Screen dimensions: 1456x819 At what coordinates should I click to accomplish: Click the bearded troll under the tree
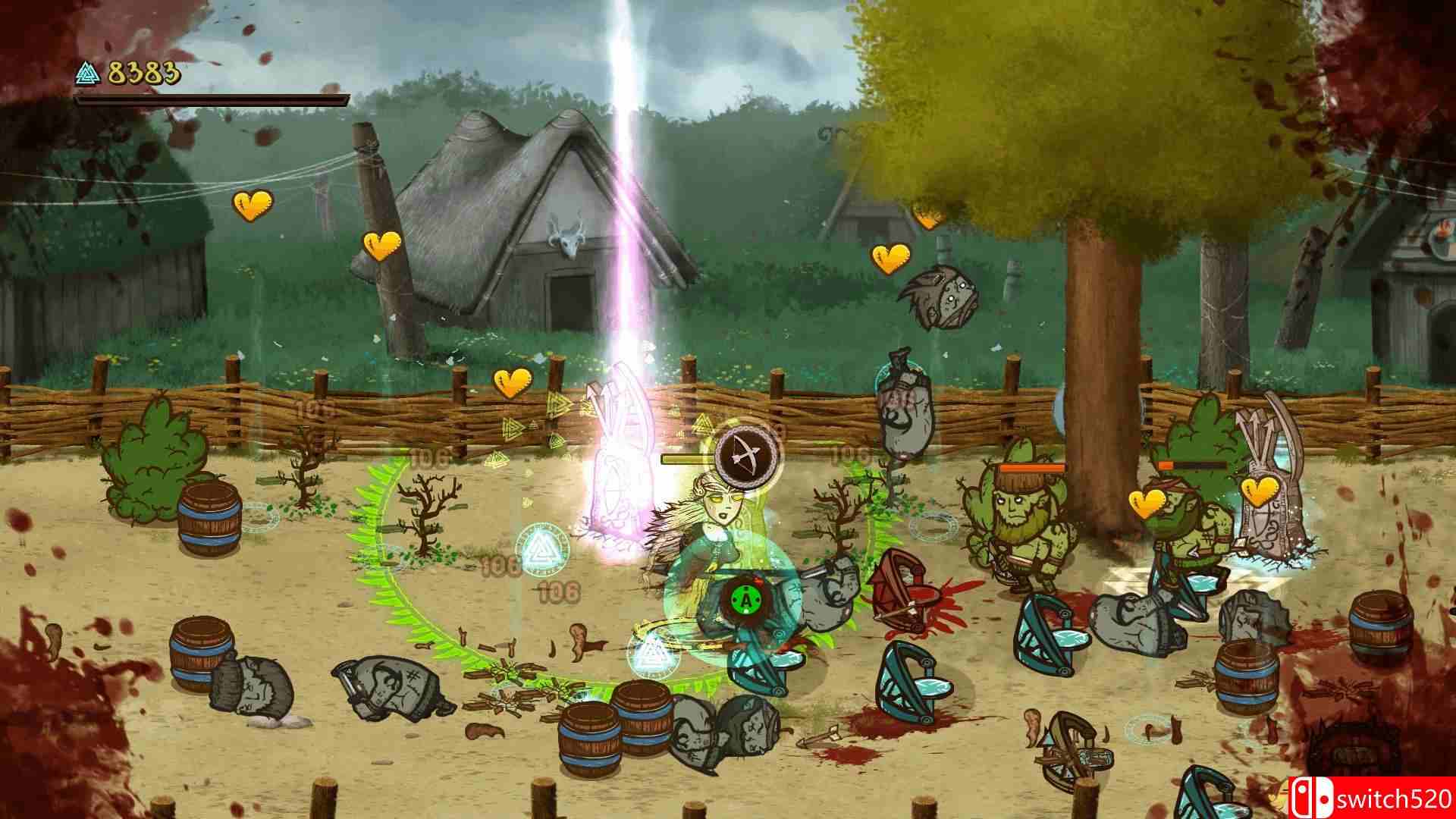pos(1020,516)
